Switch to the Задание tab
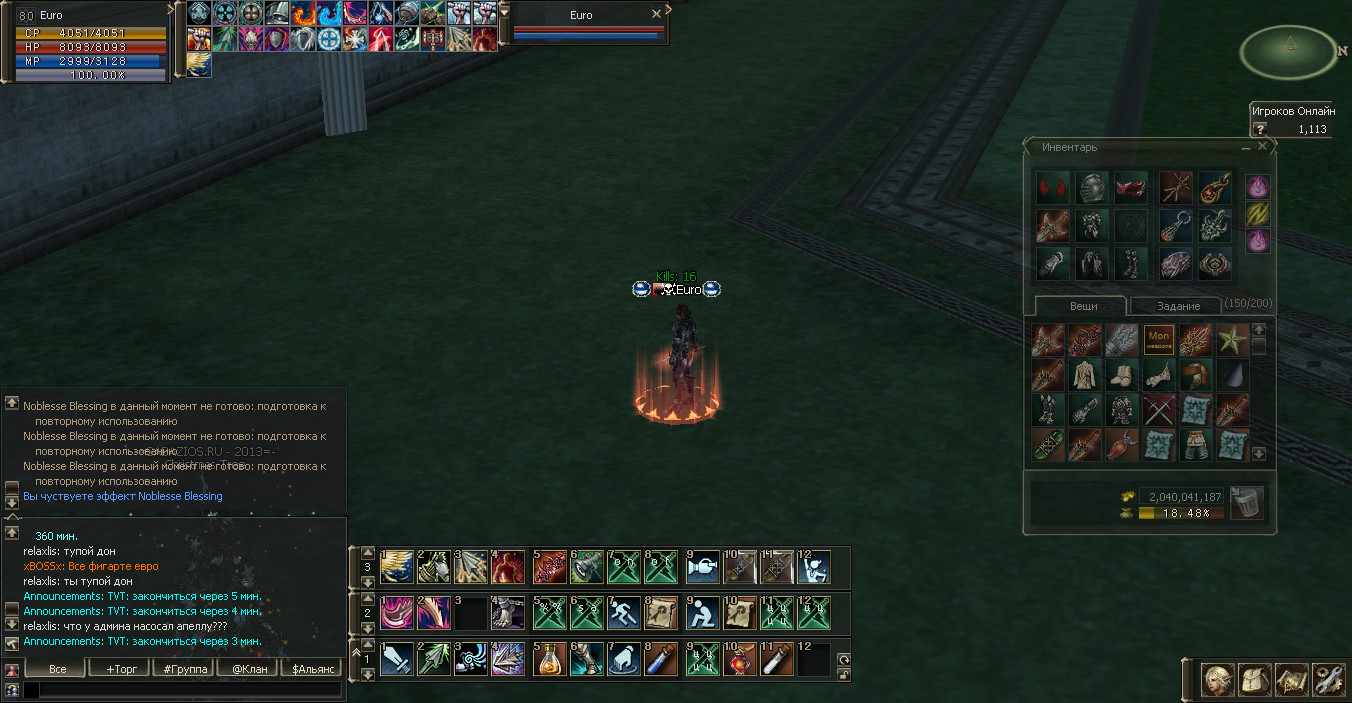Screen dimensions: 1352x703 point(1177,306)
